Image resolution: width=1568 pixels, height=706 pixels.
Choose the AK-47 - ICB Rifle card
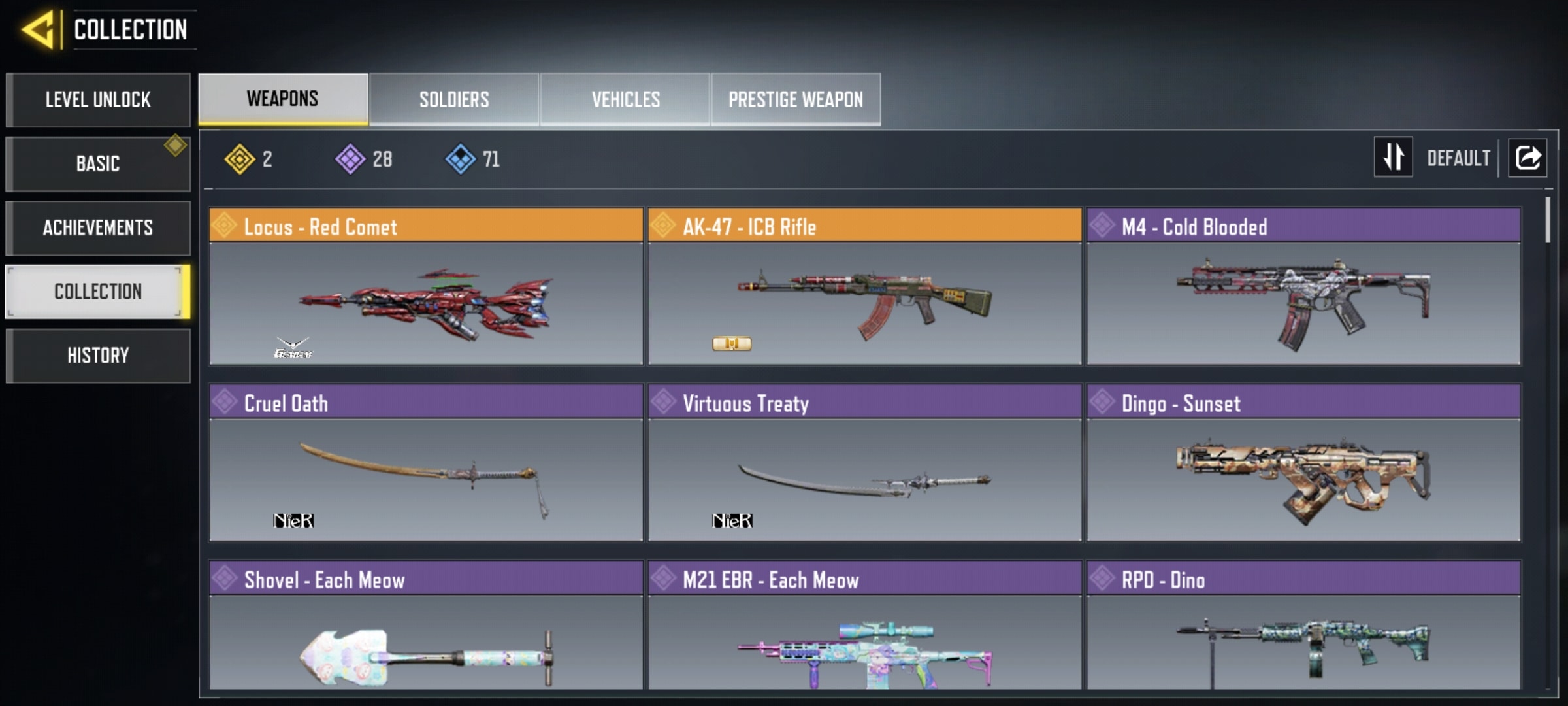864,286
